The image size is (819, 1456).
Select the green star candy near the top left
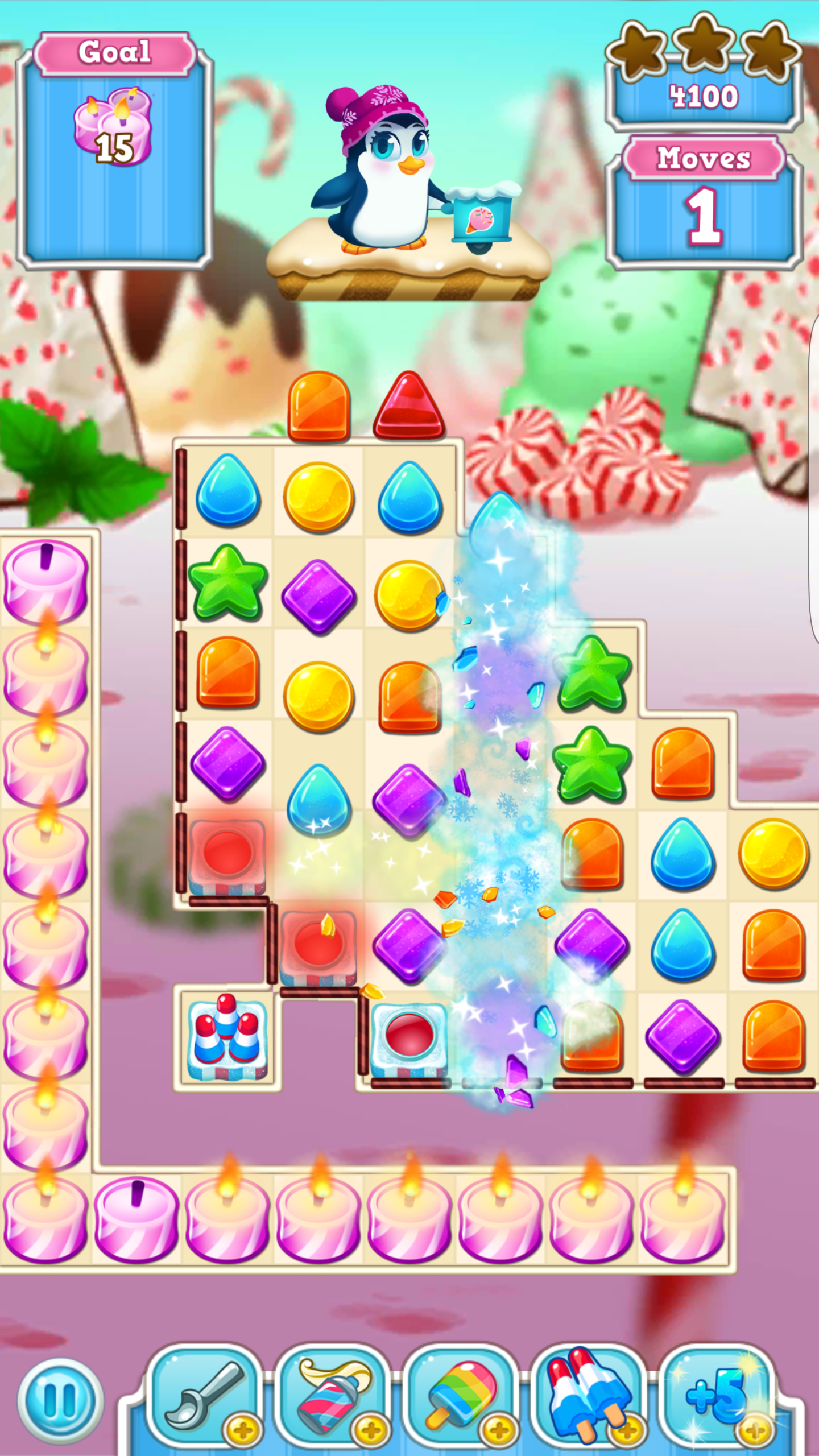point(229,583)
